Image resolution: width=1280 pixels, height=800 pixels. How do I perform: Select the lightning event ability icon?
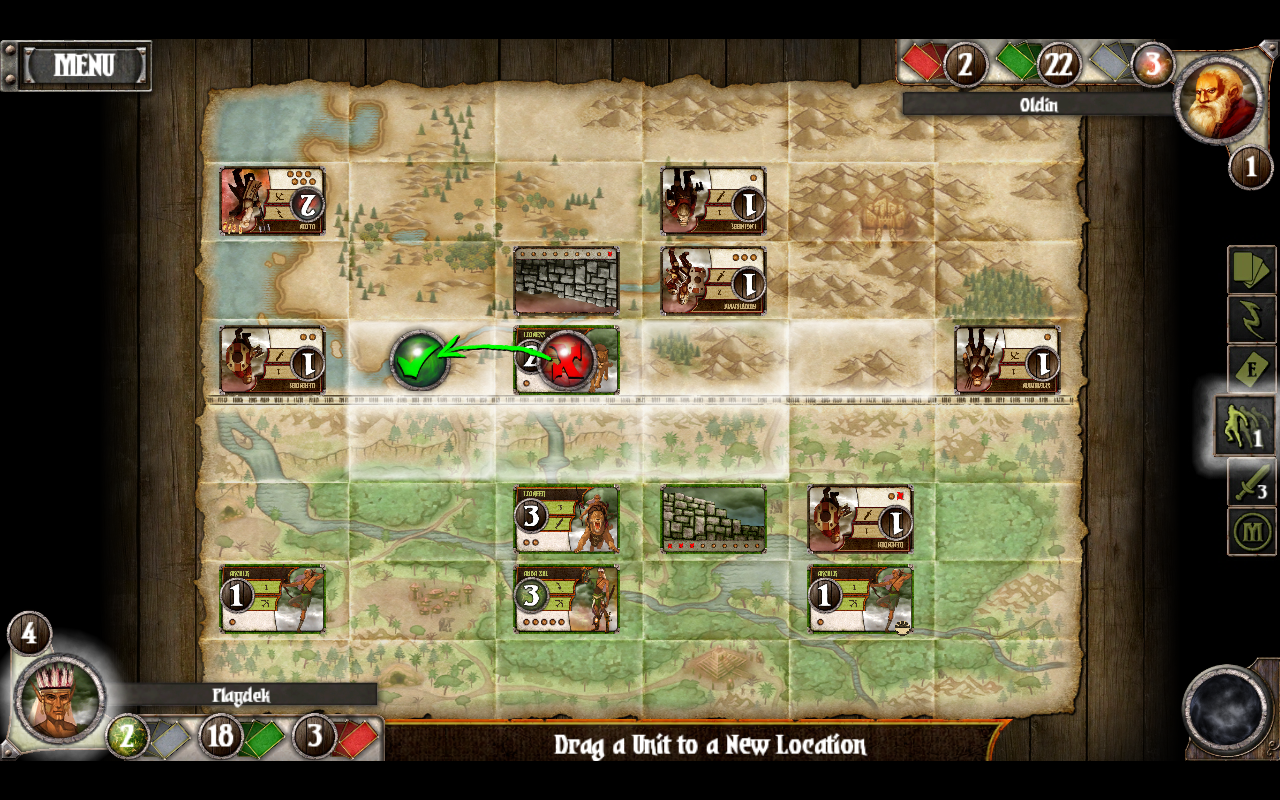(1248, 320)
